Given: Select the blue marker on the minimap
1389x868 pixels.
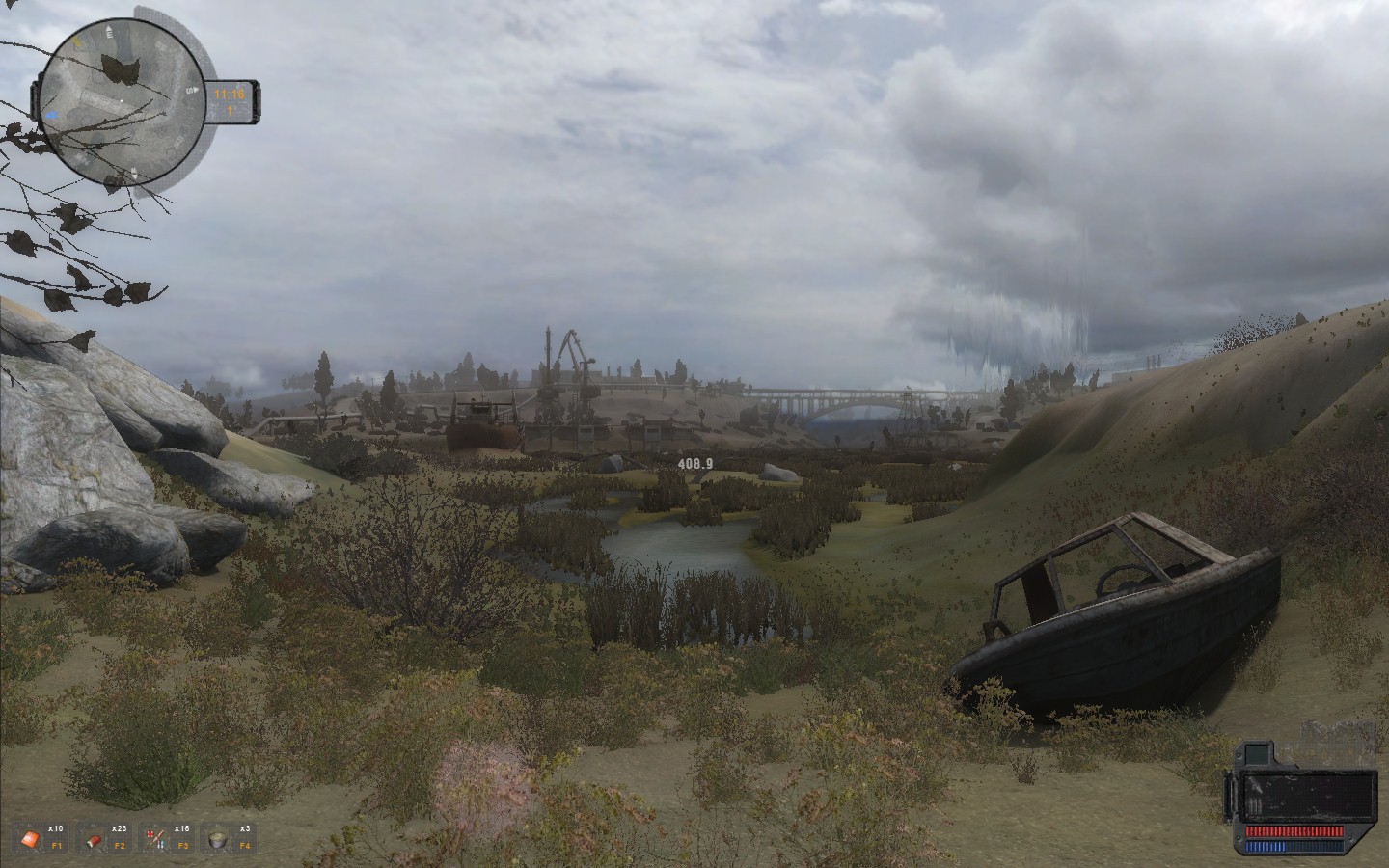Looking at the screenshot, I should (x=52, y=113).
